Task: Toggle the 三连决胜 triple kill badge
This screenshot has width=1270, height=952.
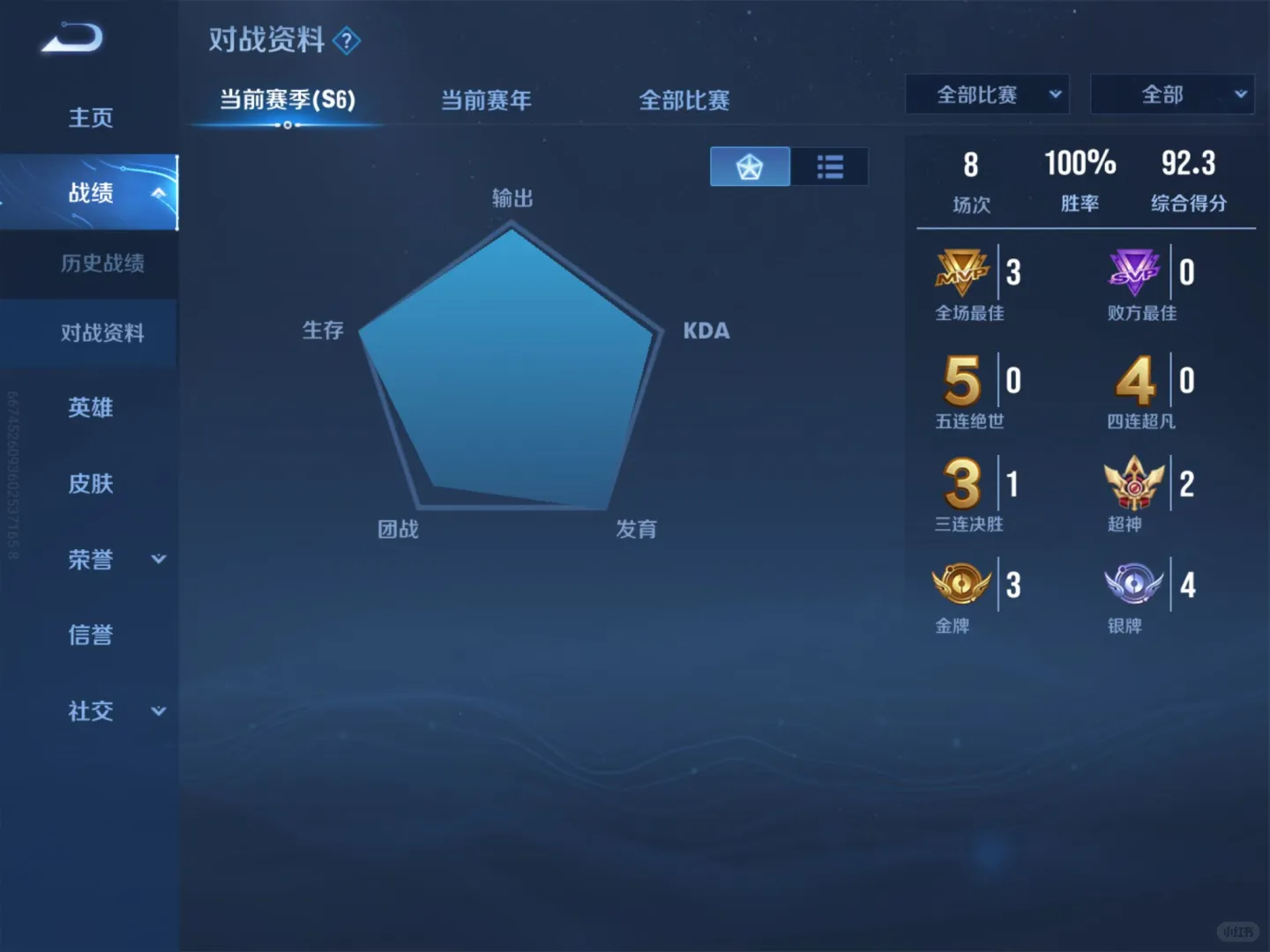Action: 961,483
